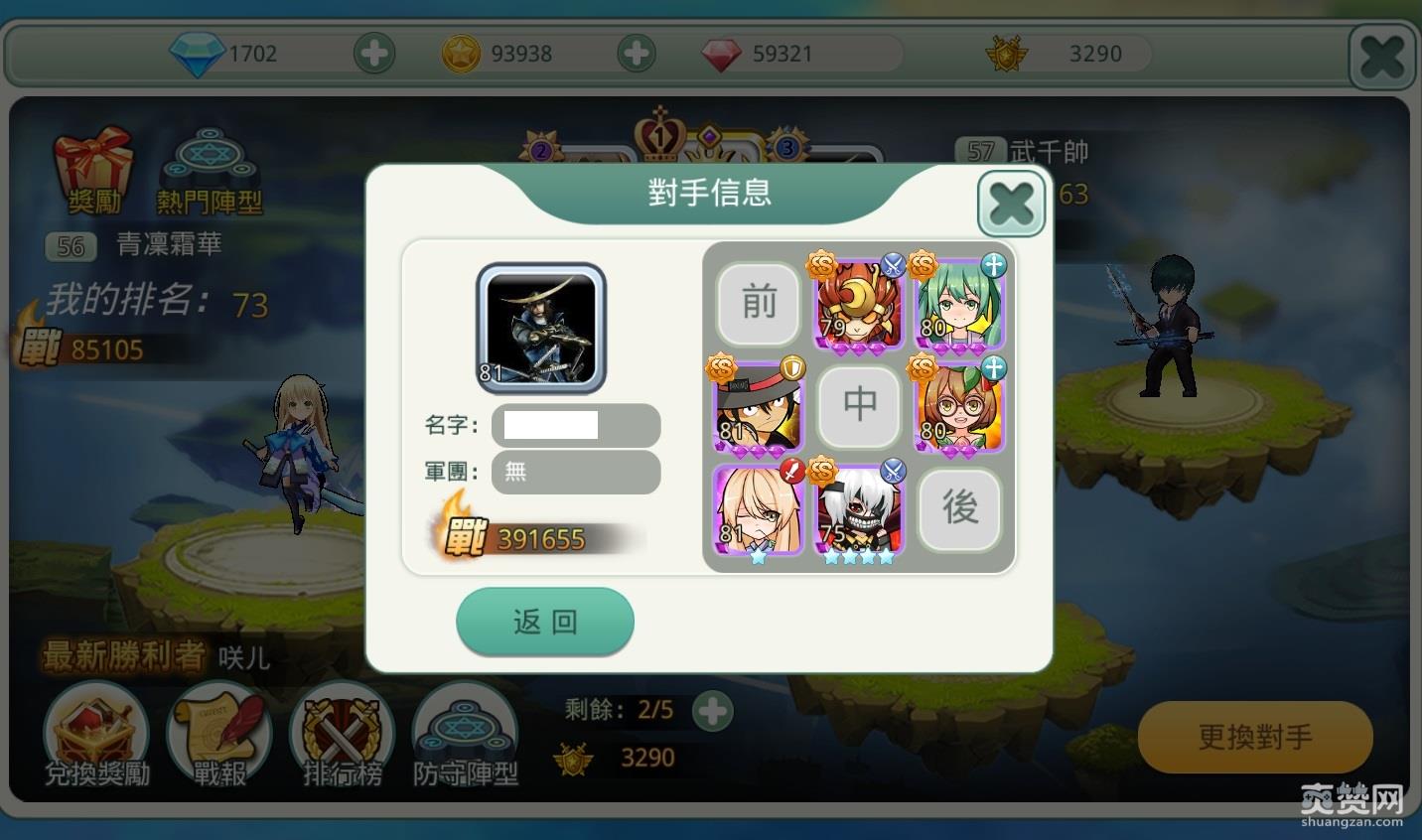Click the gold coin currency icon
Screen dimensions: 1422x840
(463, 54)
